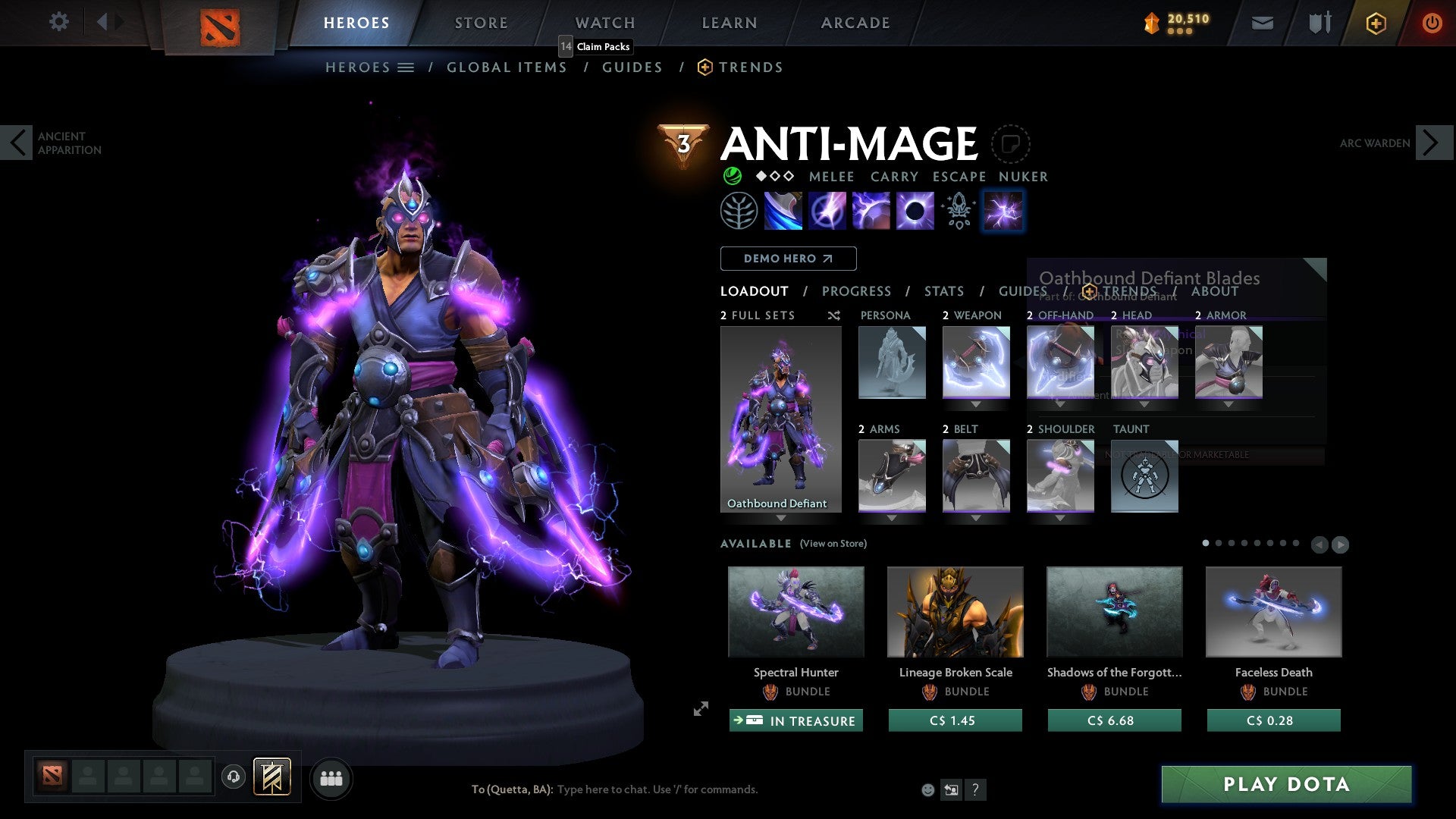This screenshot has width=1456, height=819.
Task: Open the Arcade menu item
Action: point(855,22)
